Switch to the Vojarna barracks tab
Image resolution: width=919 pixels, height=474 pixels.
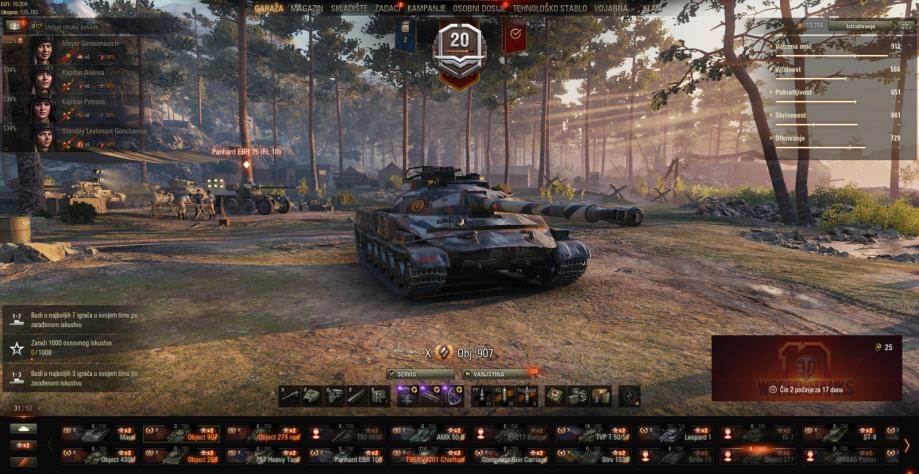click(609, 8)
